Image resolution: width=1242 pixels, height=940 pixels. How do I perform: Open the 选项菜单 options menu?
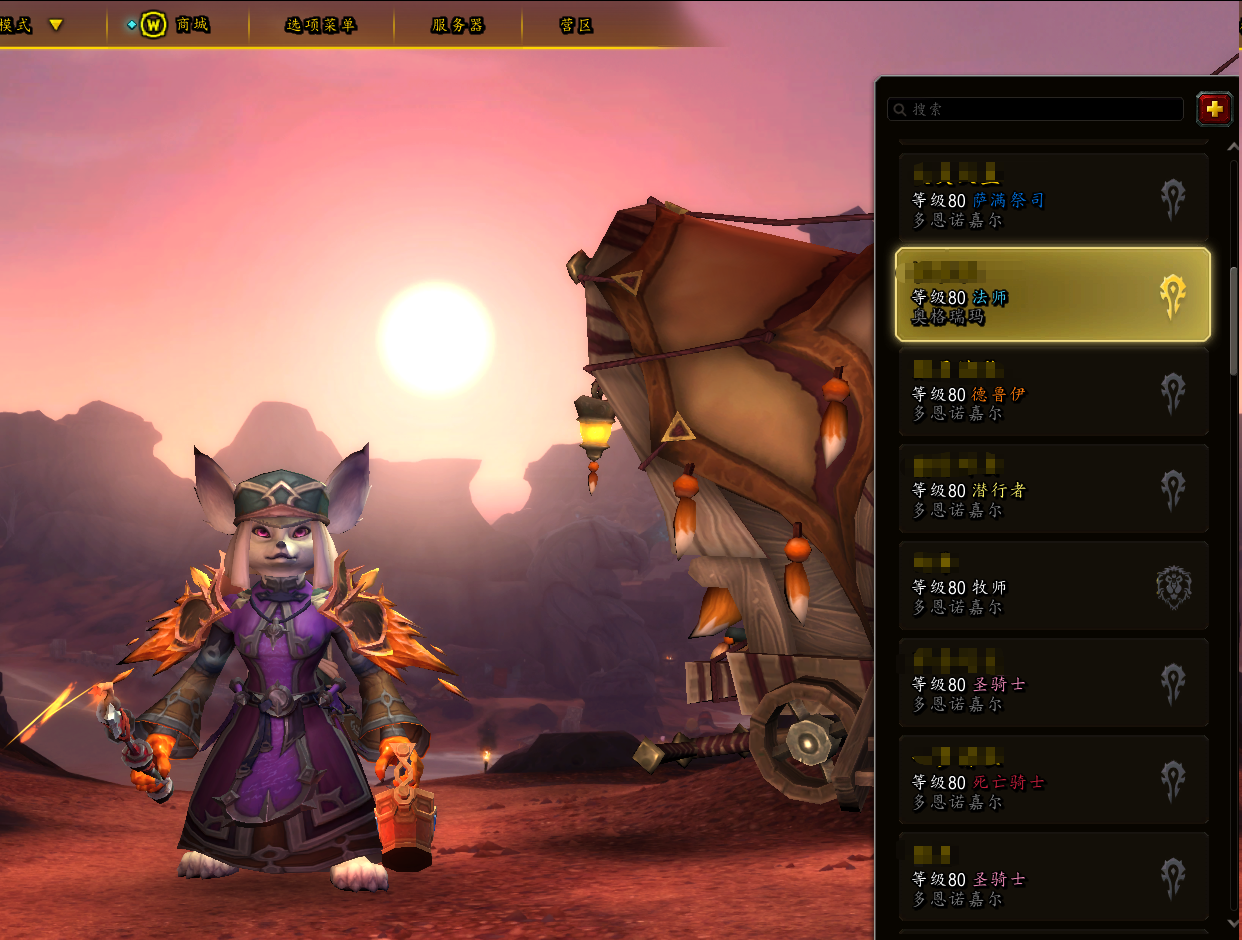[x=320, y=25]
